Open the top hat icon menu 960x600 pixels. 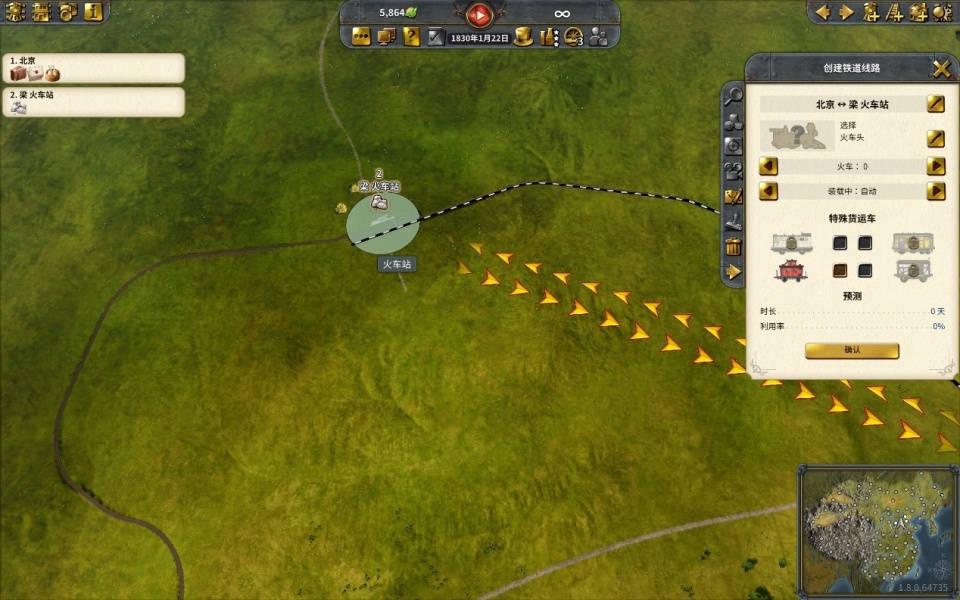tap(523, 37)
